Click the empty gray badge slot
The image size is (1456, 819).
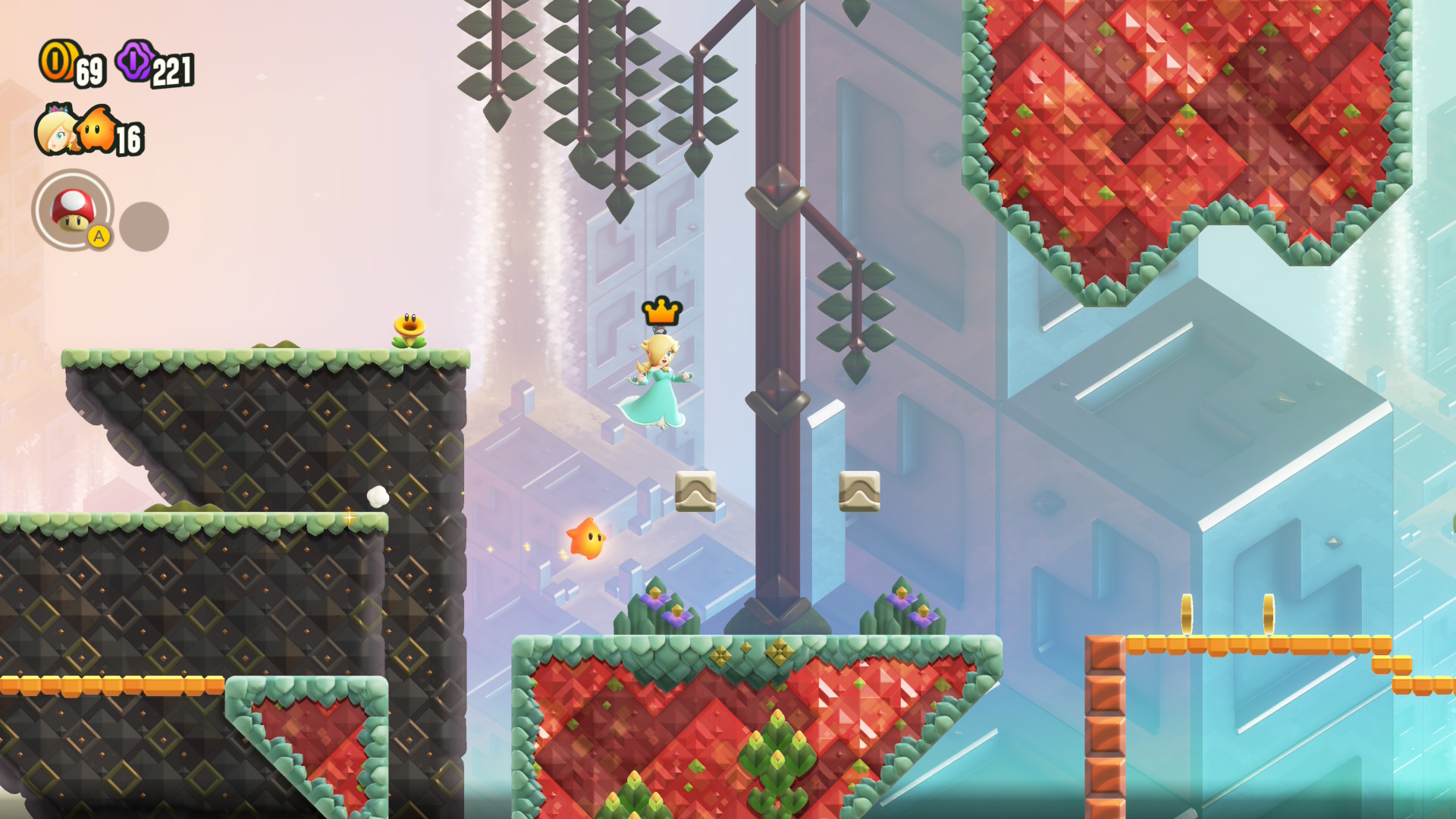click(x=144, y=226)
